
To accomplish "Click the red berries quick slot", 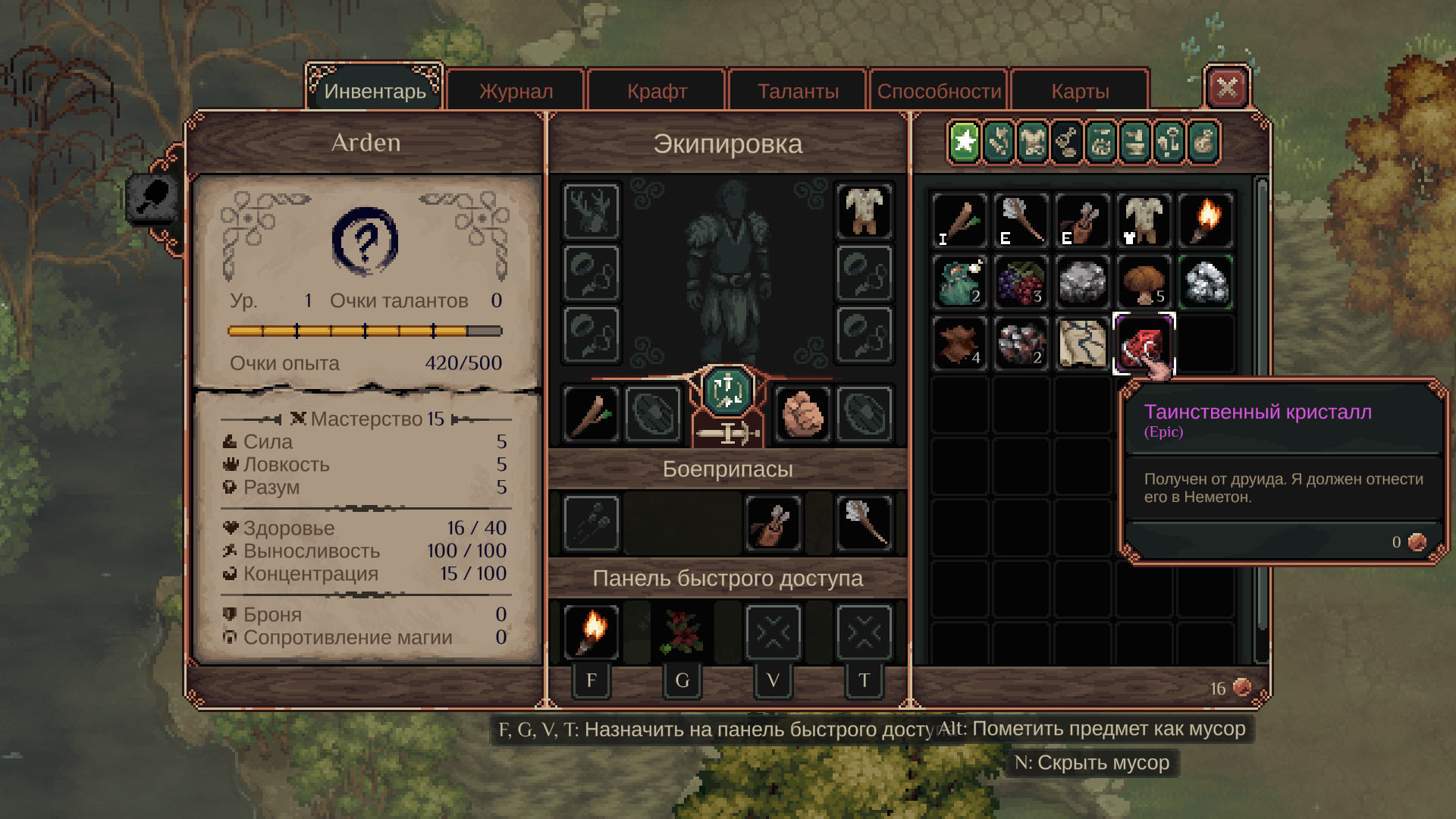I will coord(682,632).
